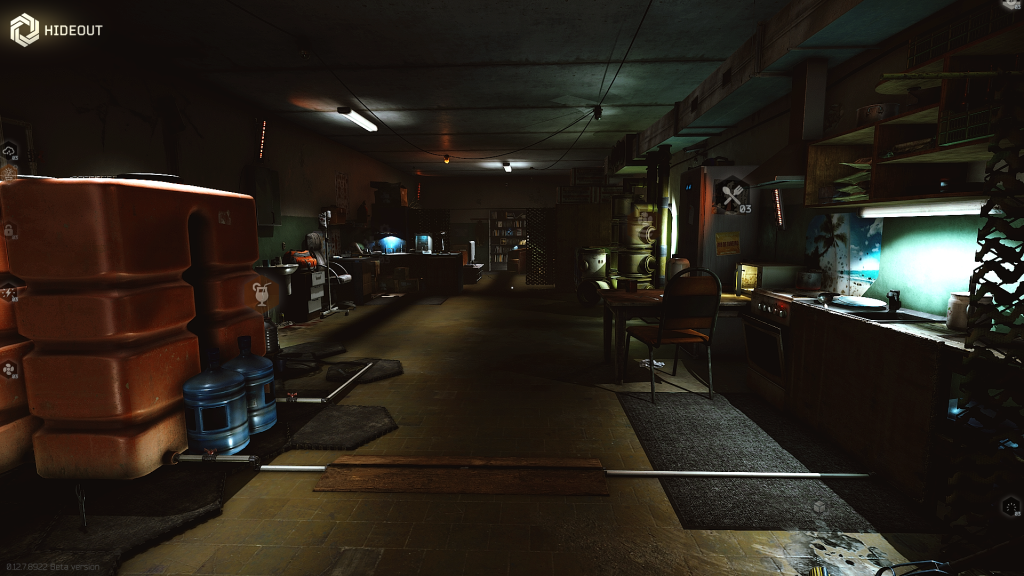
Task: Open the Nutrition Unit area marker
Action: point(730,191)
